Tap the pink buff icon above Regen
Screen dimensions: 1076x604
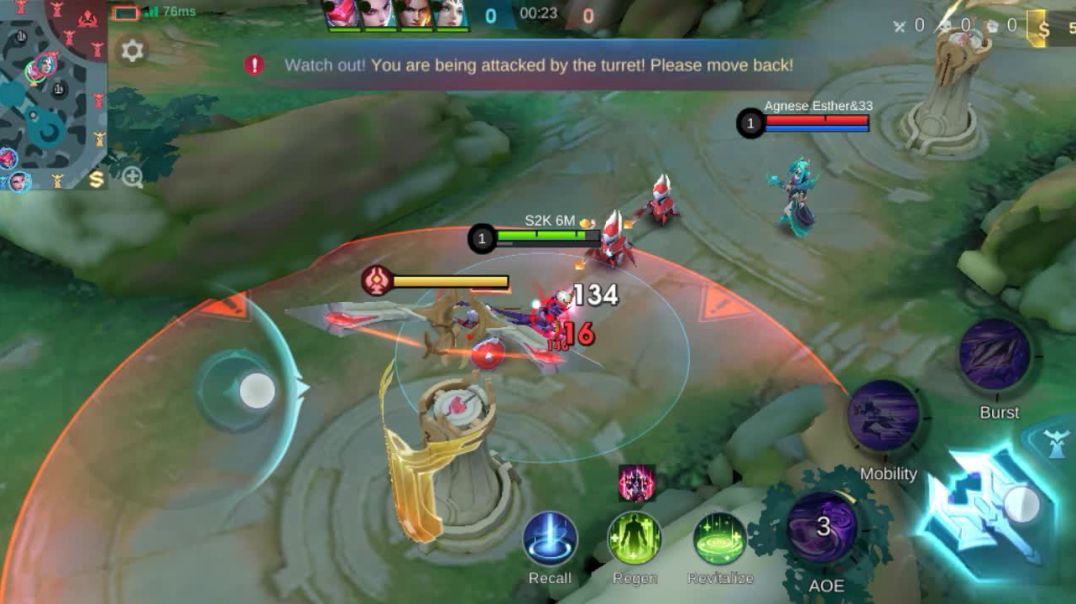pyautogui.click(x=636, y=483)
